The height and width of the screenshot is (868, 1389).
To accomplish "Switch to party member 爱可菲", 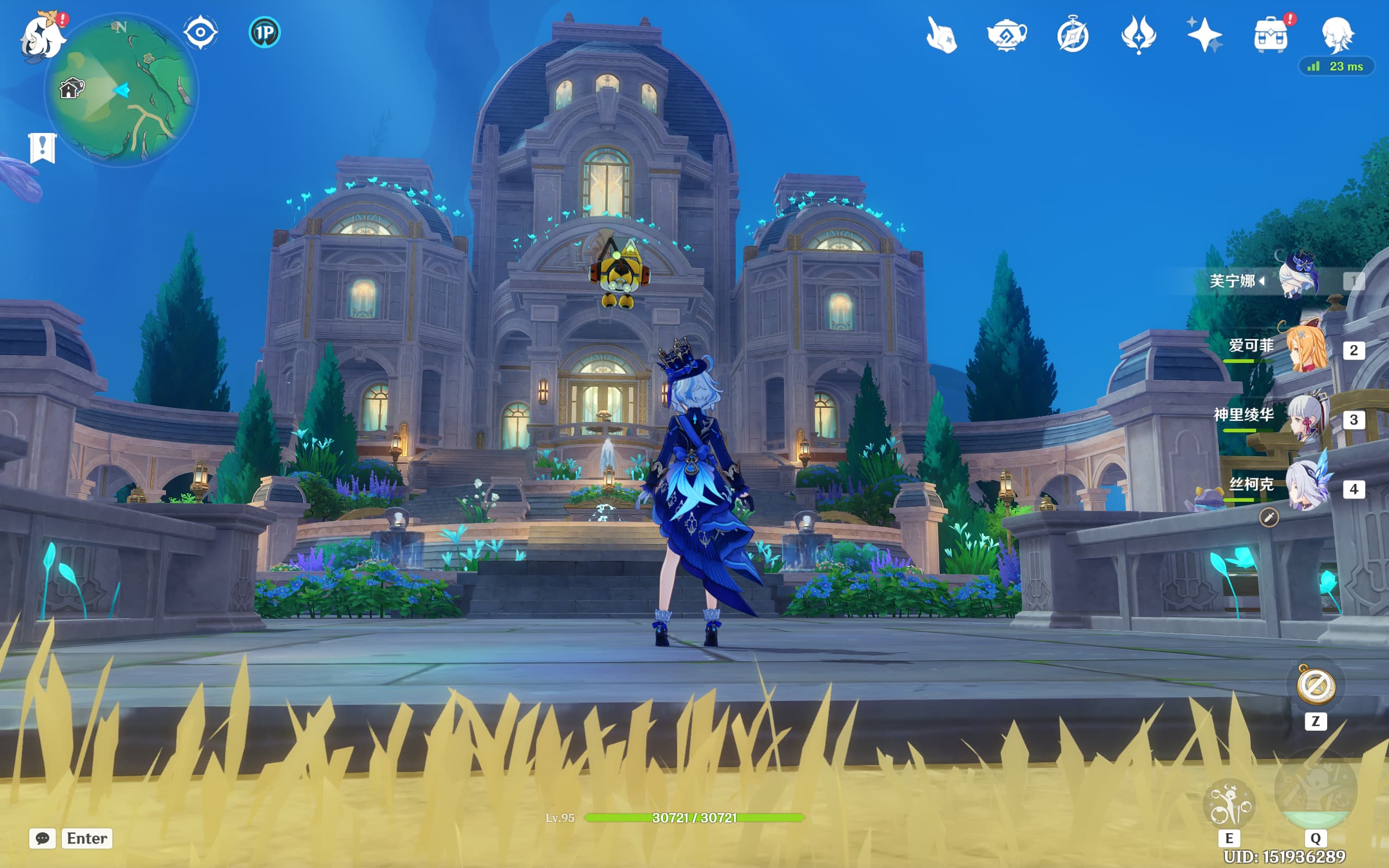I will click(x=1306, y=348).
